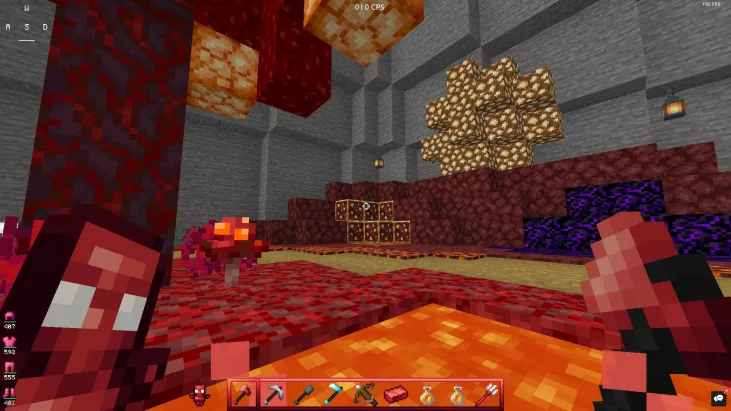Select the crossbow hotbar slot
This screenshot has width=731, height=411.
[364, 395]
